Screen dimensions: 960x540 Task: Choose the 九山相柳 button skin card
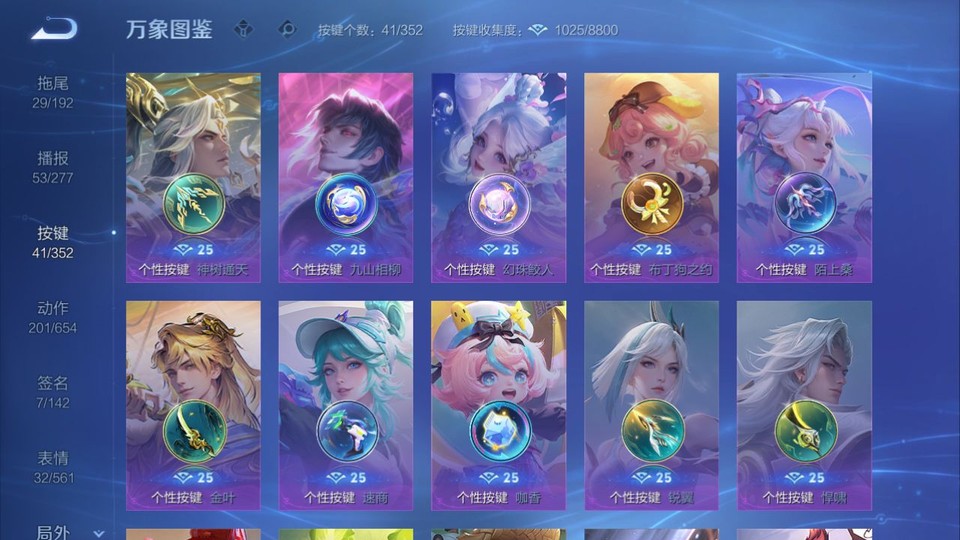tap(346, 177)
